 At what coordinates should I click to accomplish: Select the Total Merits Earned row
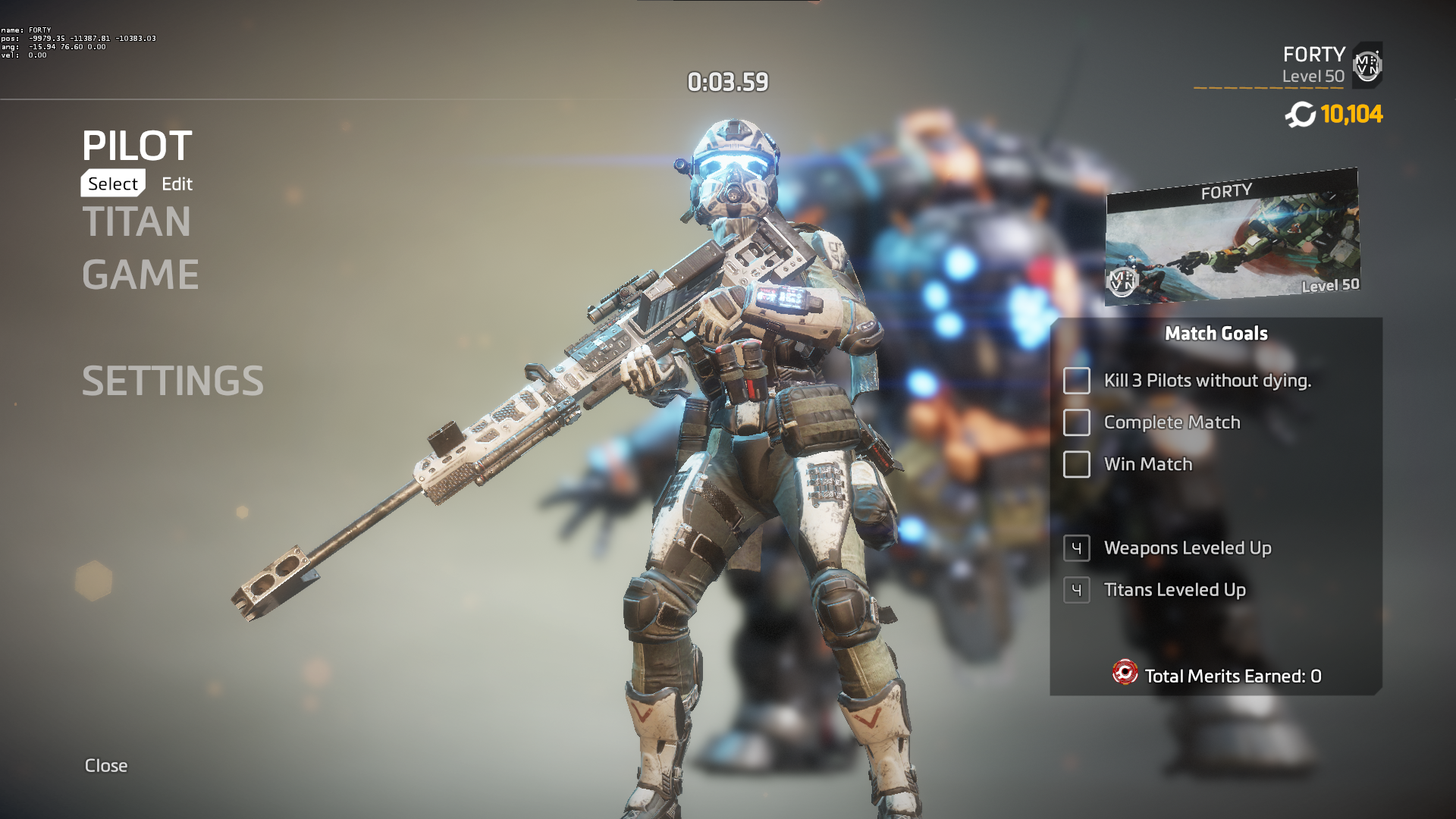tap(1216, 675)
